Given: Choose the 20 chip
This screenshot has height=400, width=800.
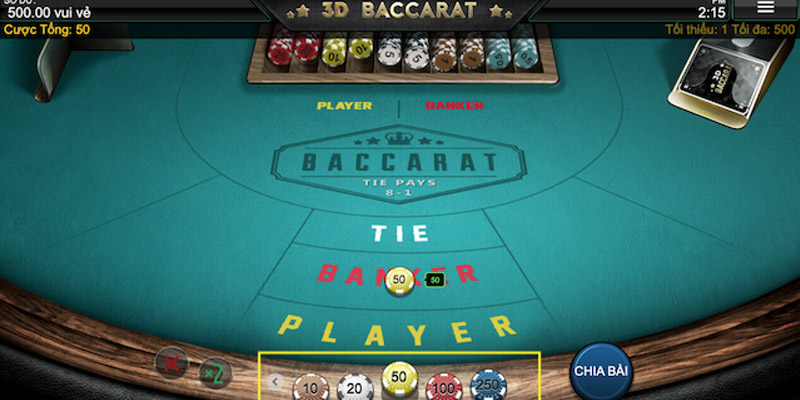Looking at the screenshot, I should point(354,385).
